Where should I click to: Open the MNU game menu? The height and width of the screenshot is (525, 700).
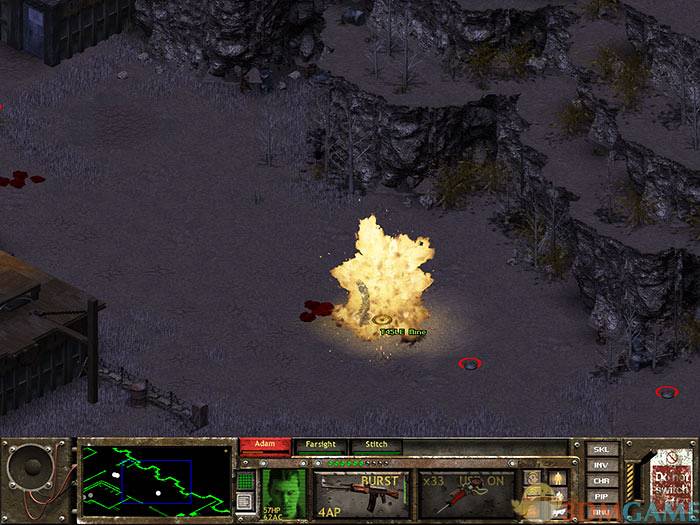(x=600, y=511)
